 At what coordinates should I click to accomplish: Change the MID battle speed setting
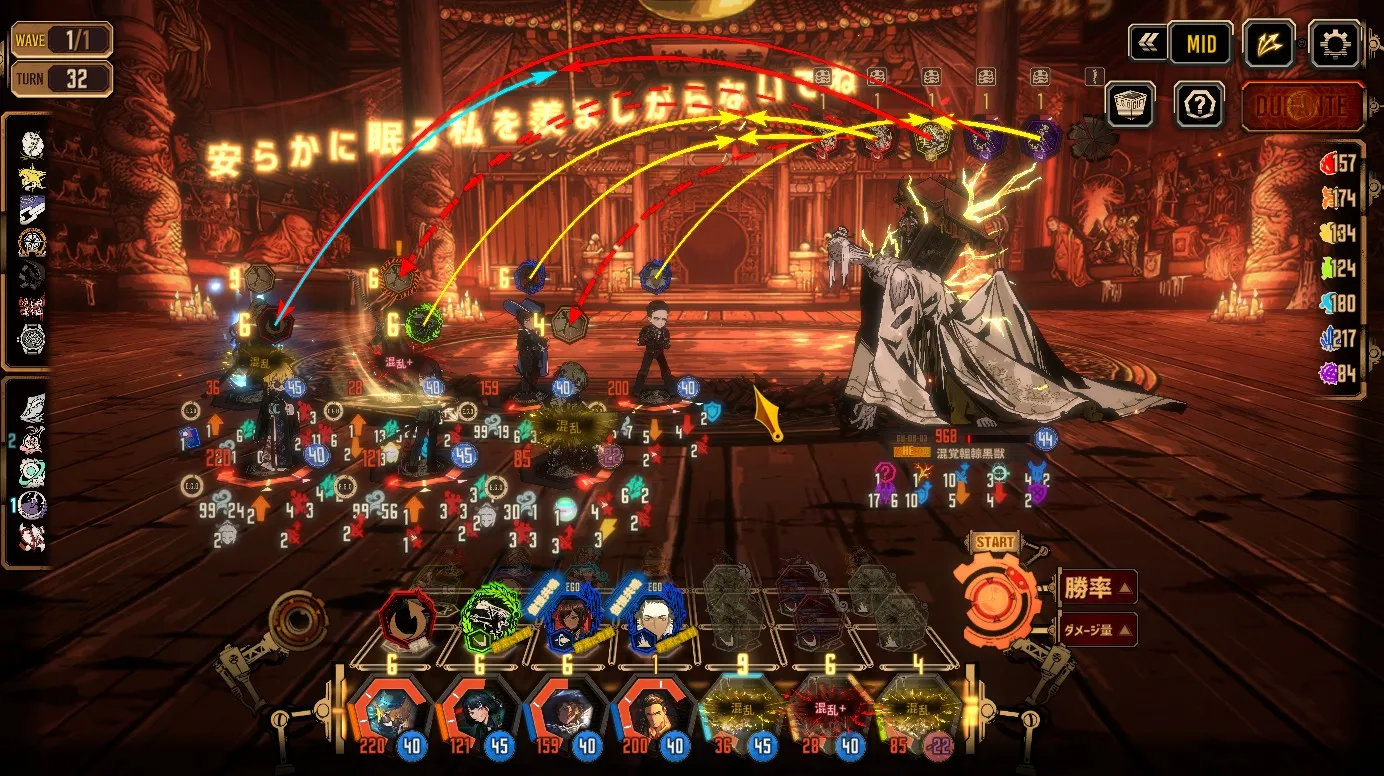[x=1200, y=44]
